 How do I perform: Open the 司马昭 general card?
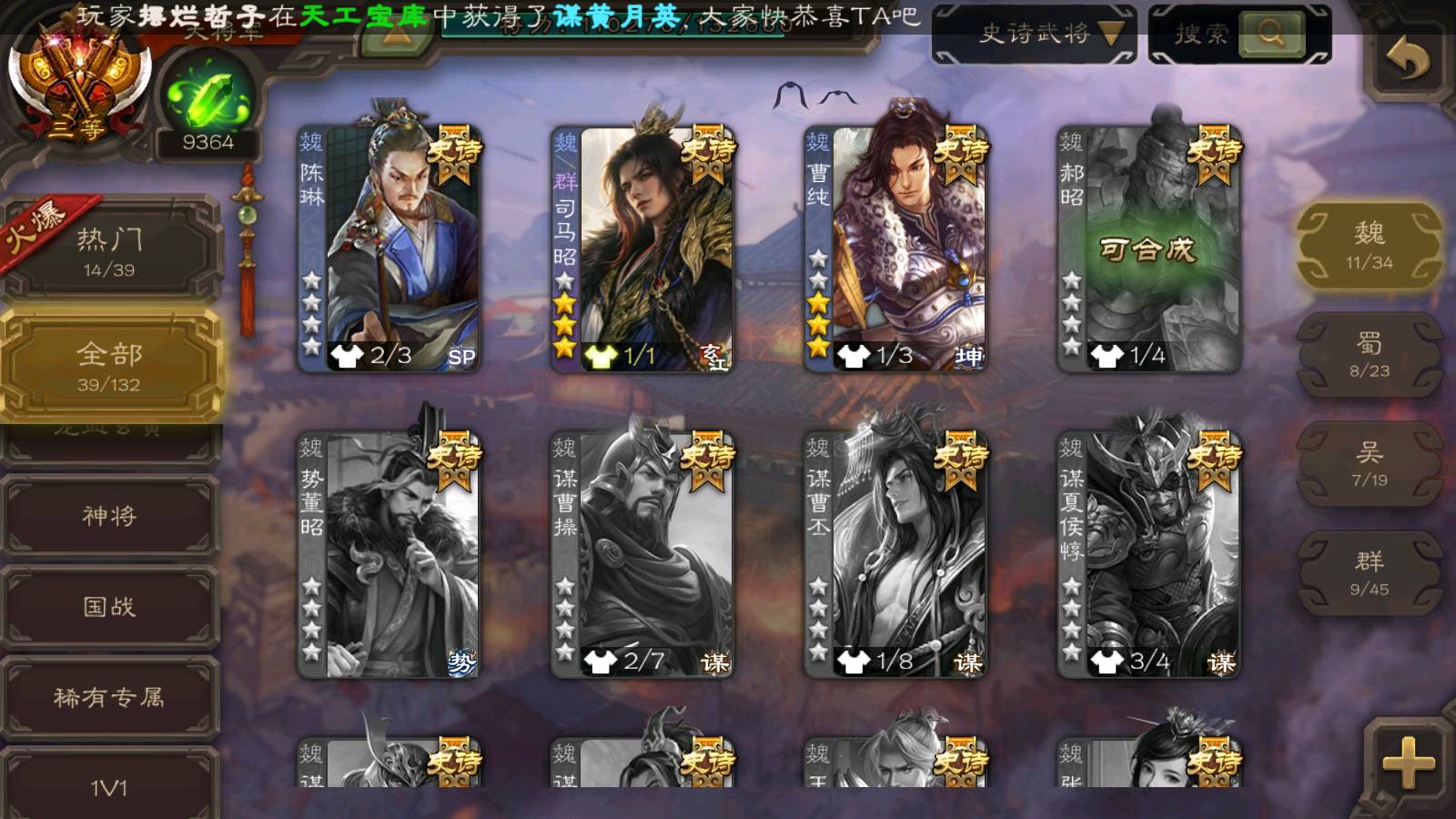pos(642,248)
